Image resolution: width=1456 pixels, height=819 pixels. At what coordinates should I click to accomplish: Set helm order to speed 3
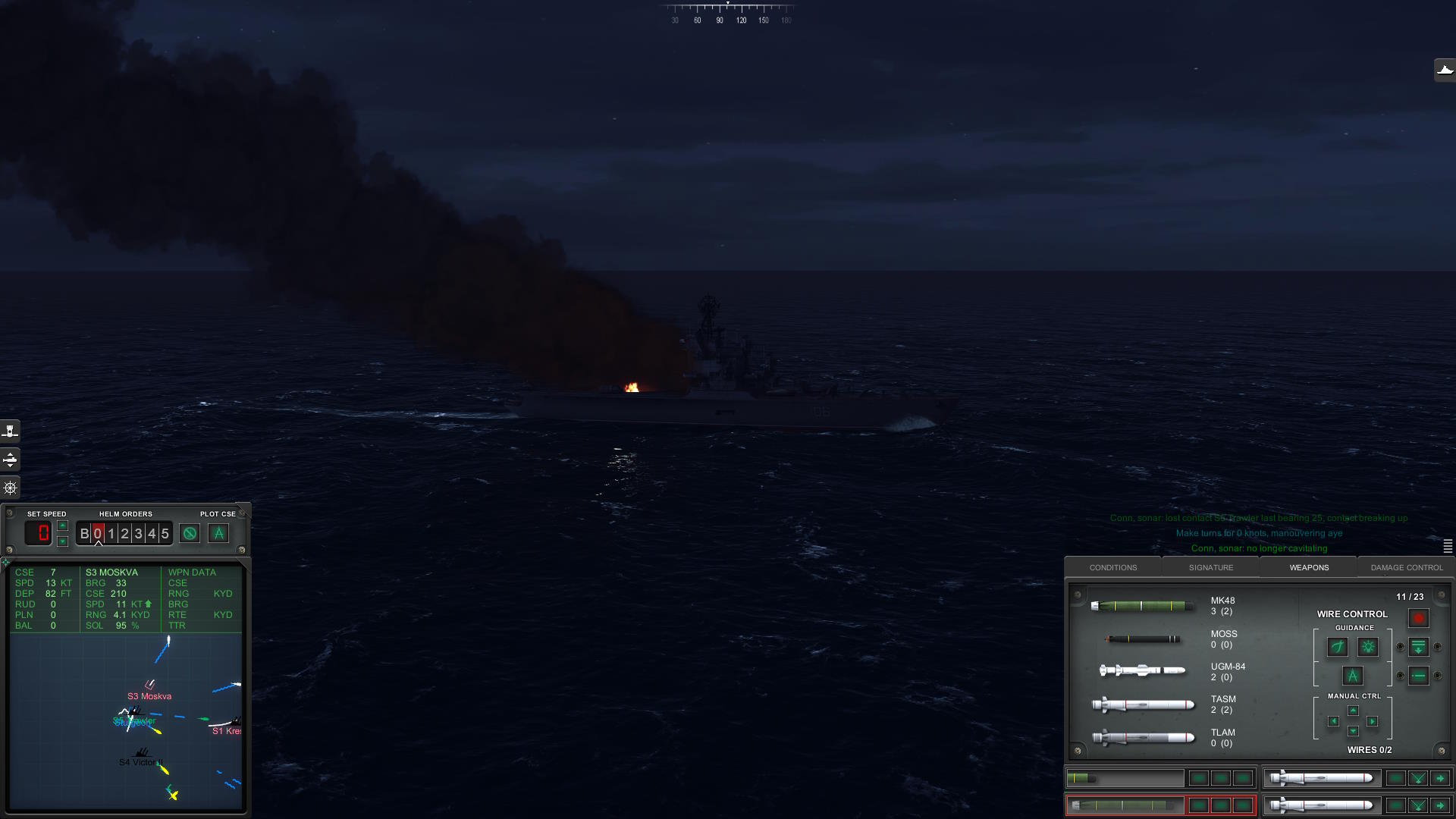138,534
